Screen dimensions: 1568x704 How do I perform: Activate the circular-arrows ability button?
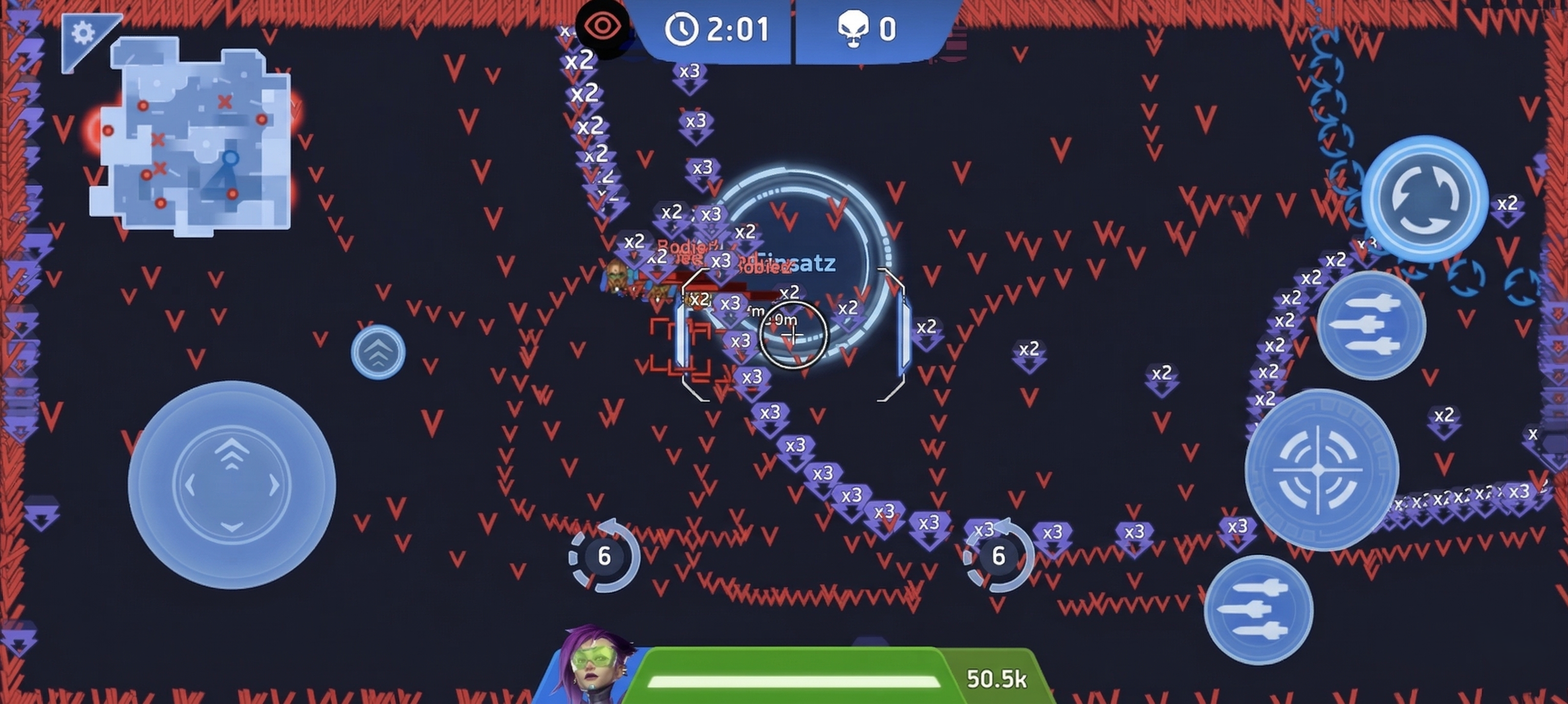click(1424, 199)
